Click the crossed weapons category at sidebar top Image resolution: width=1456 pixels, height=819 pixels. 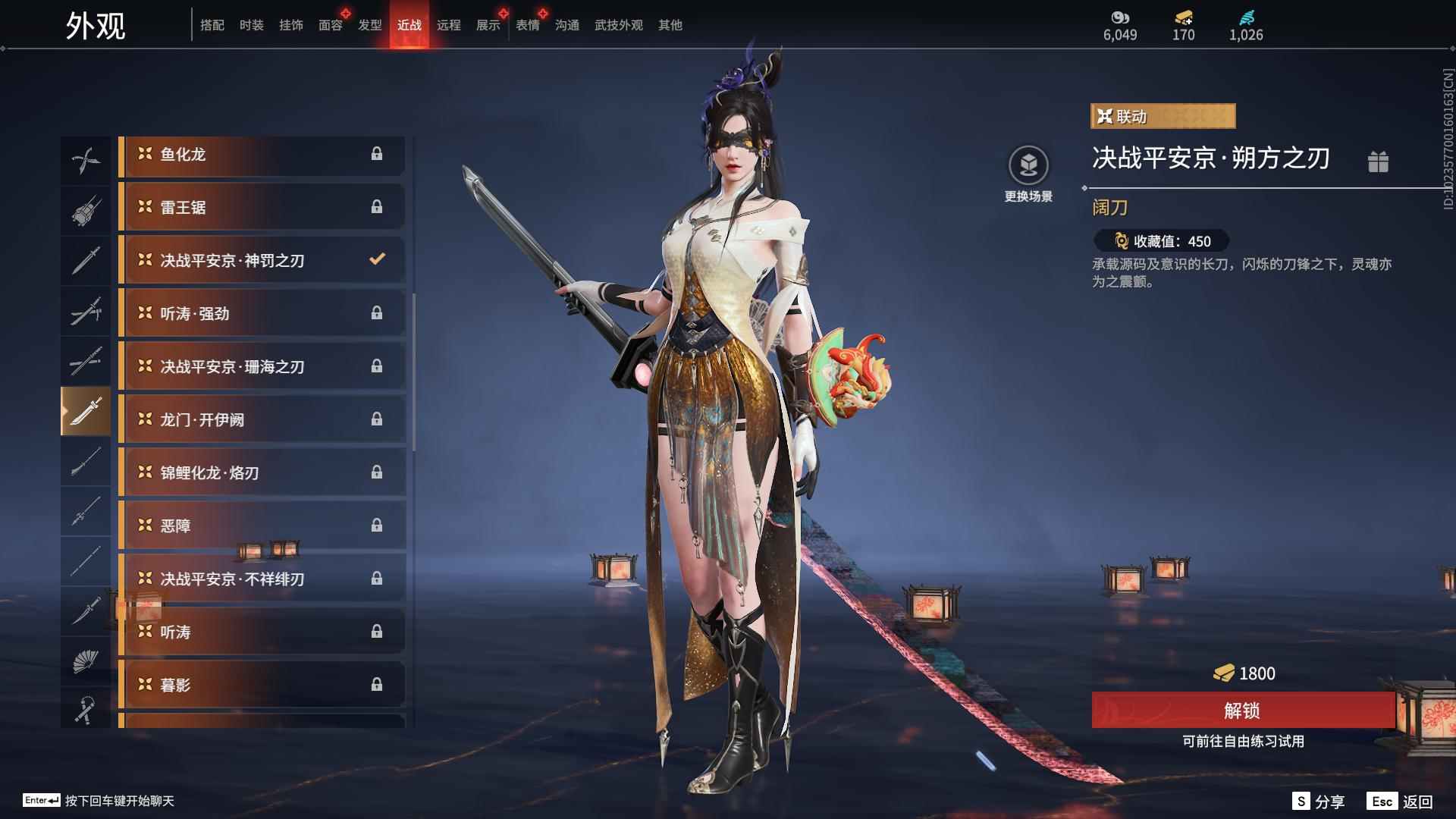pyautogui.click(x=86, y=158)
